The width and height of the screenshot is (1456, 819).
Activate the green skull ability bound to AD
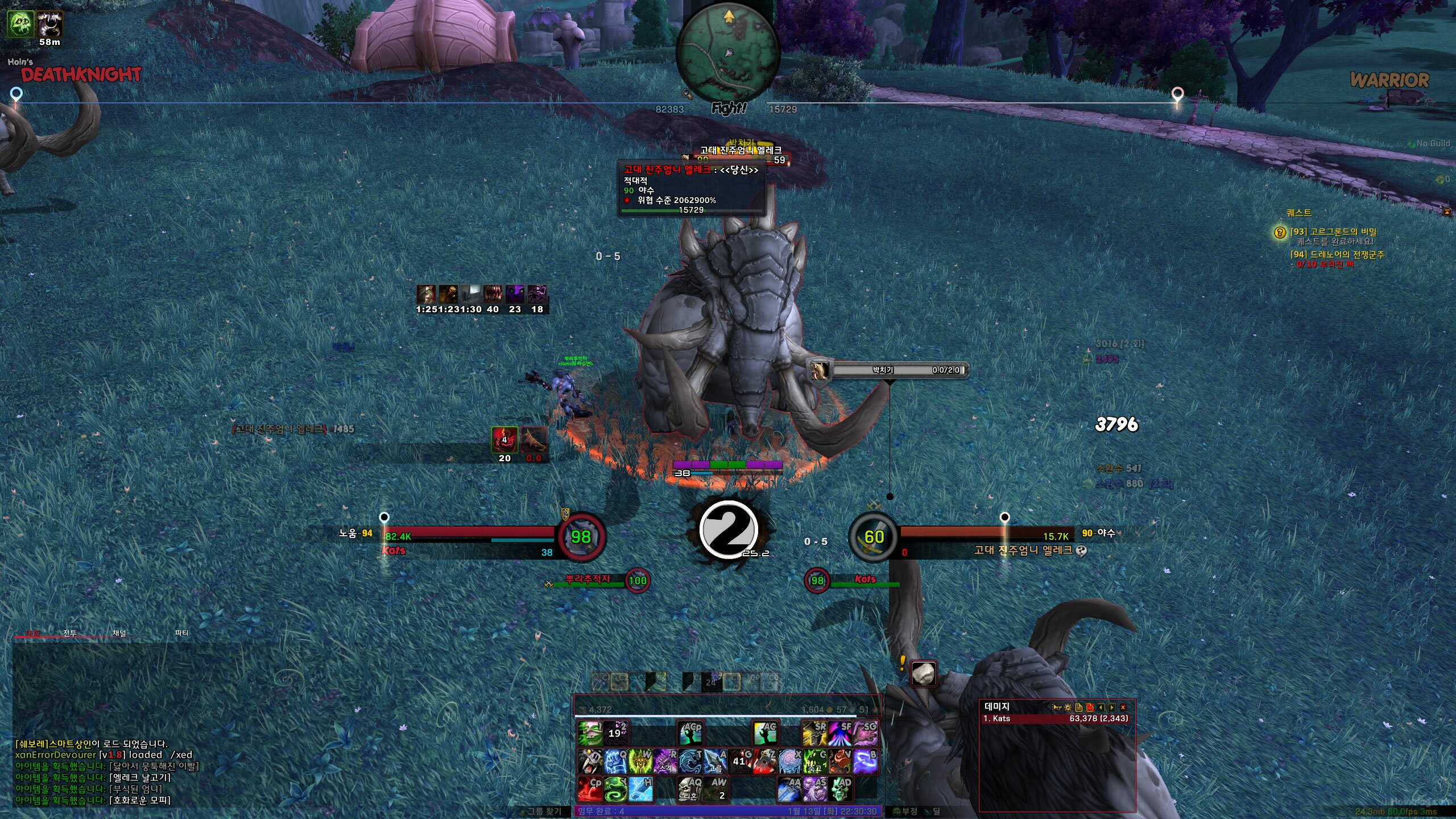pyautogui.click(x=841, y=789)
